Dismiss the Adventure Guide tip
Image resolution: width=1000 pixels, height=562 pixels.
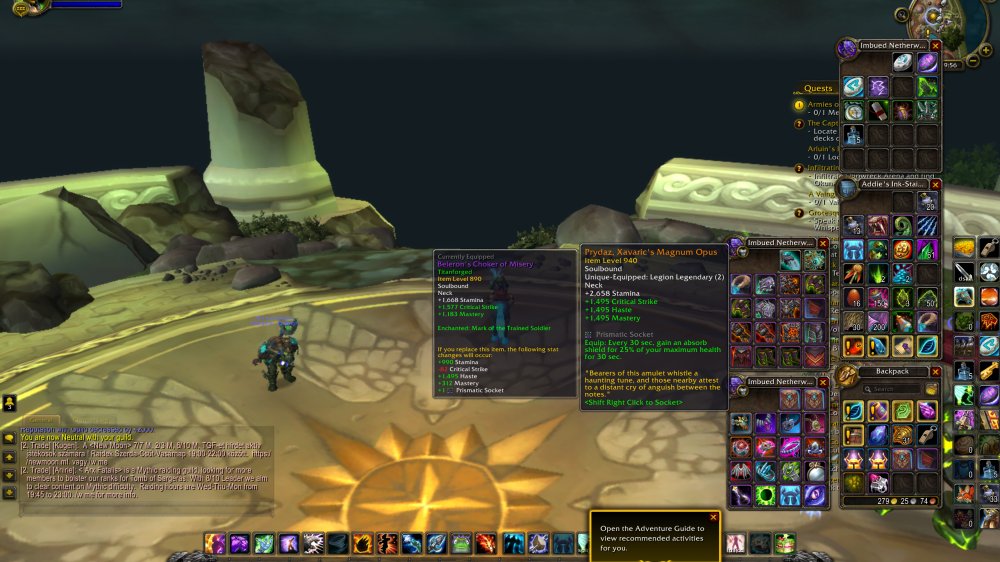[713, 518]
